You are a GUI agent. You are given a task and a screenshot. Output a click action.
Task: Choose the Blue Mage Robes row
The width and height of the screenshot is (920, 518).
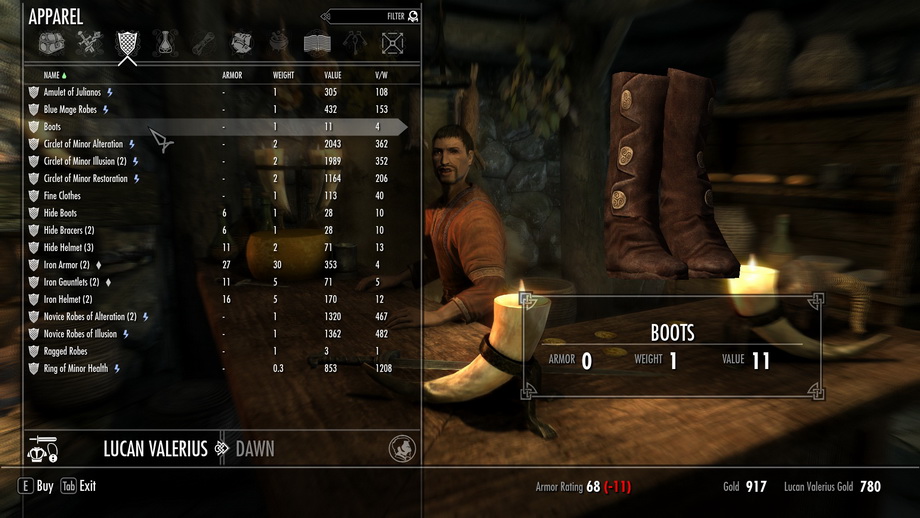(x=70, y=110)
